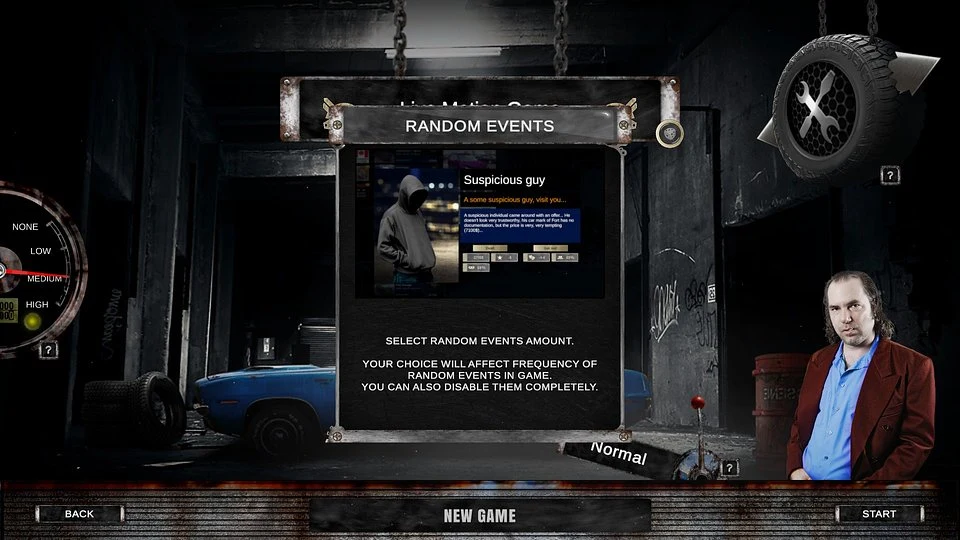Choose LOW random events frequency
The image size is (960, 540).
(x=40, y=251)
